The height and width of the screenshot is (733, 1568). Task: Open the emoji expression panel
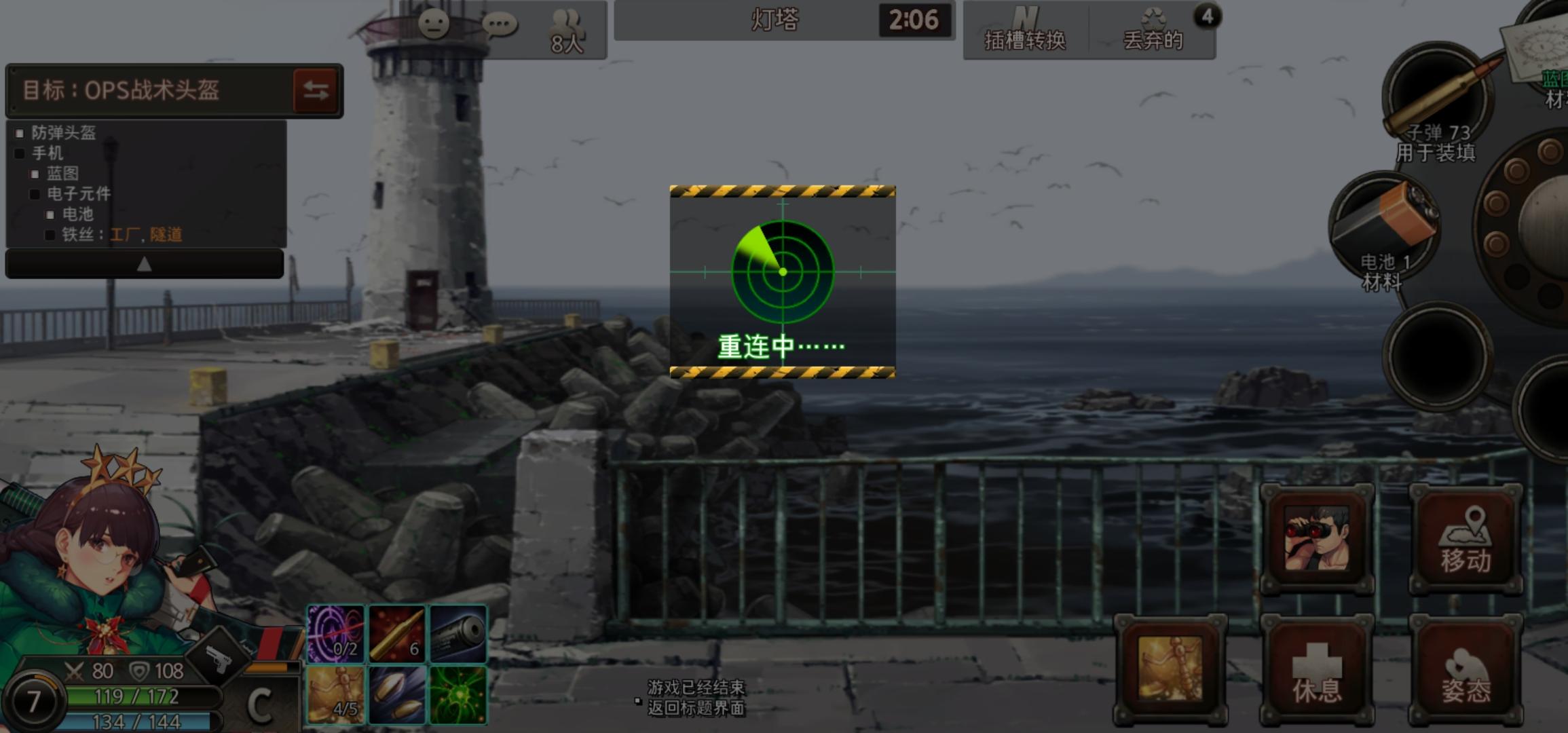pos(434,22)
